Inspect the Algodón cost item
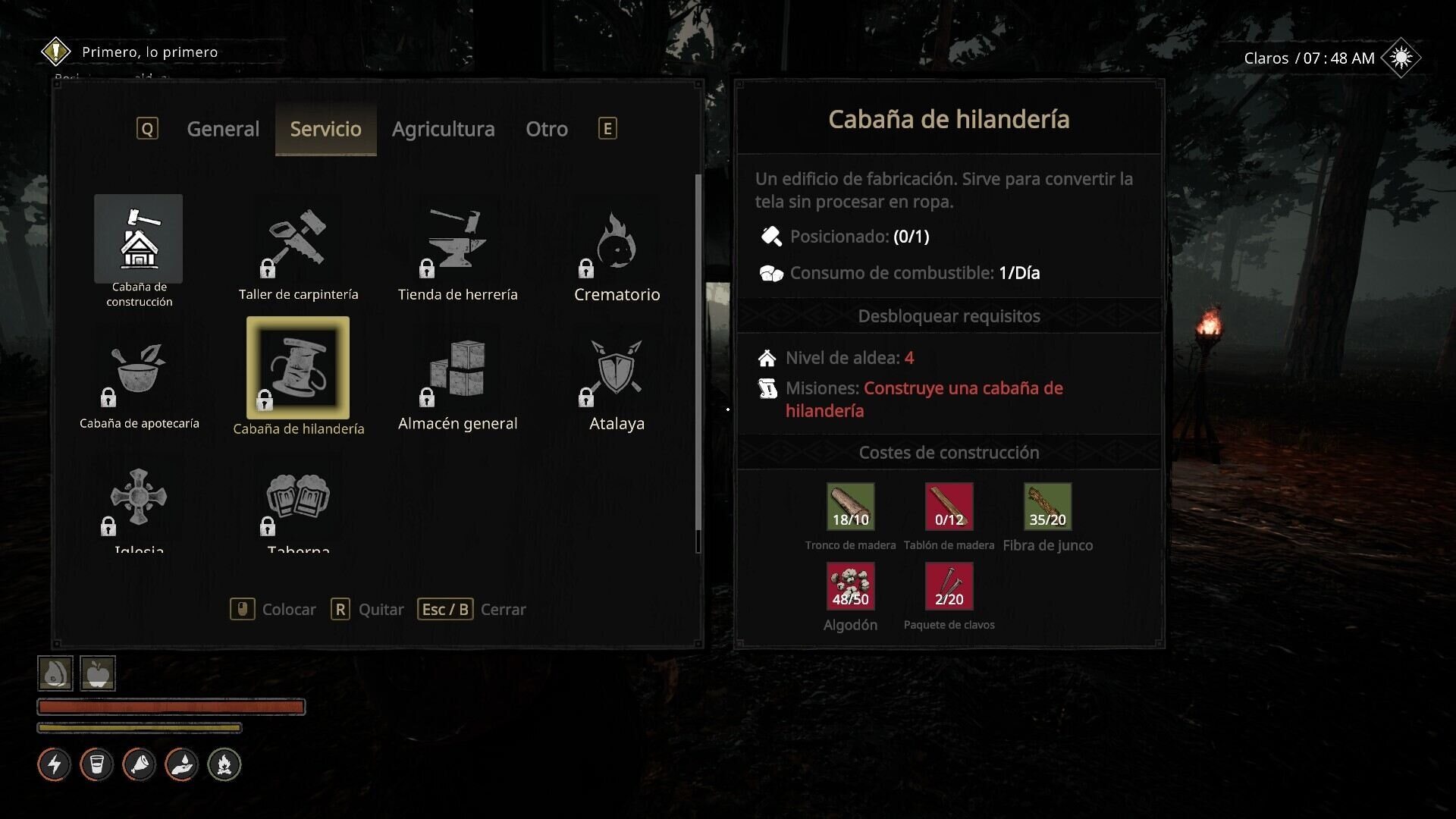 coord(850,586)
